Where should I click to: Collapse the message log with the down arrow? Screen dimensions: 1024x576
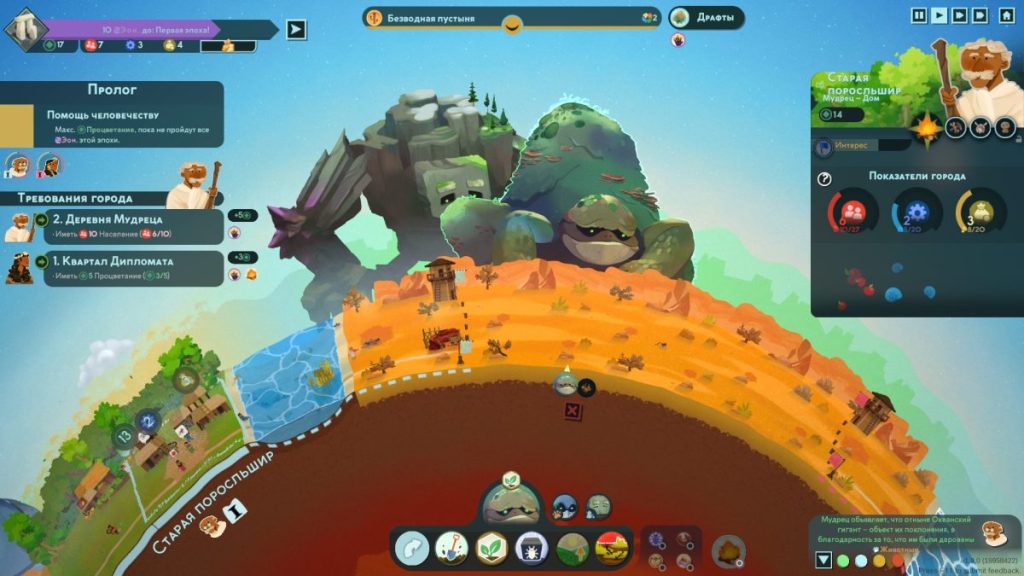click(823, 560)
